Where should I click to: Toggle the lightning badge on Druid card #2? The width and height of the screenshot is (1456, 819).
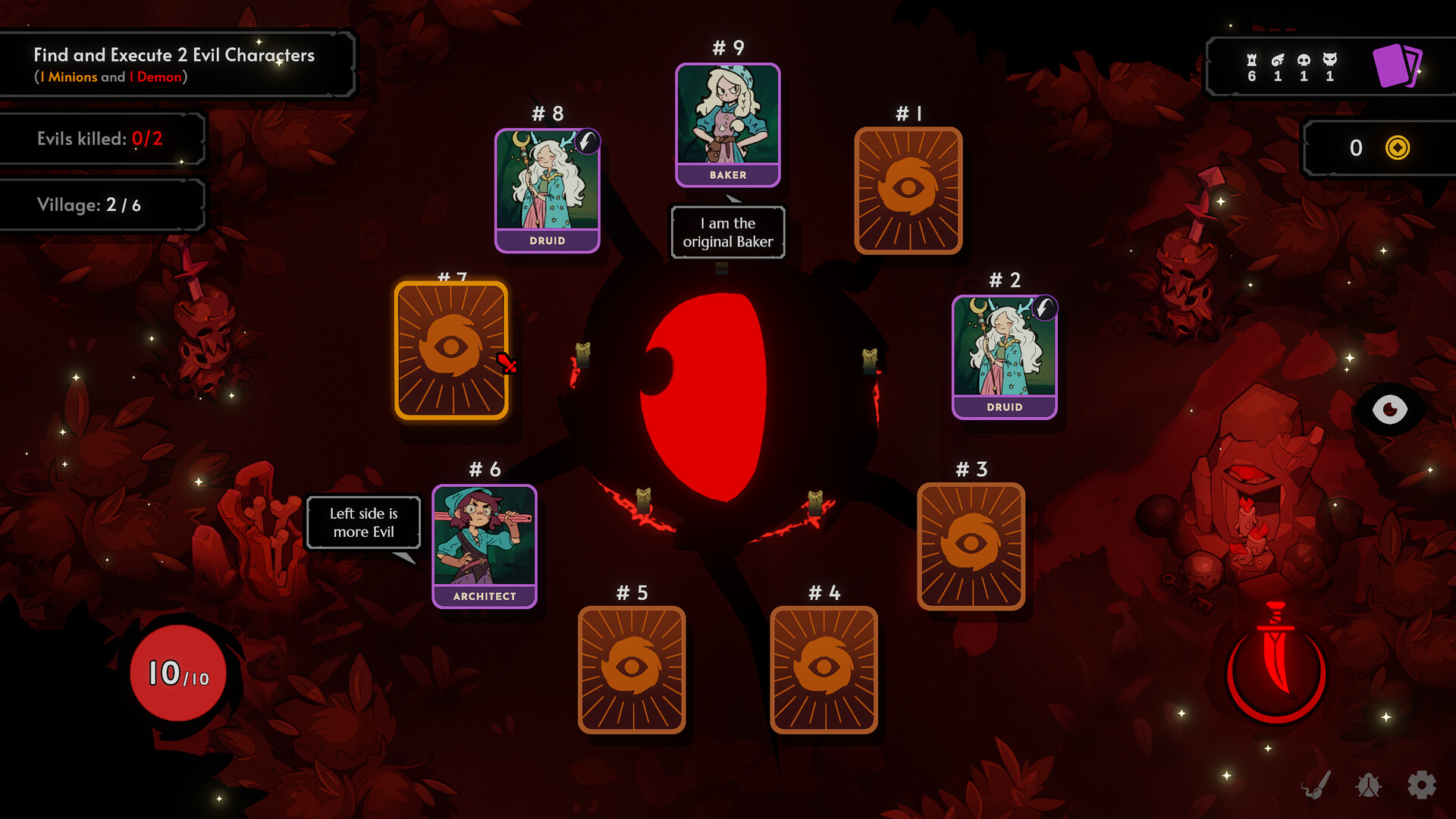click(1044, 306)
